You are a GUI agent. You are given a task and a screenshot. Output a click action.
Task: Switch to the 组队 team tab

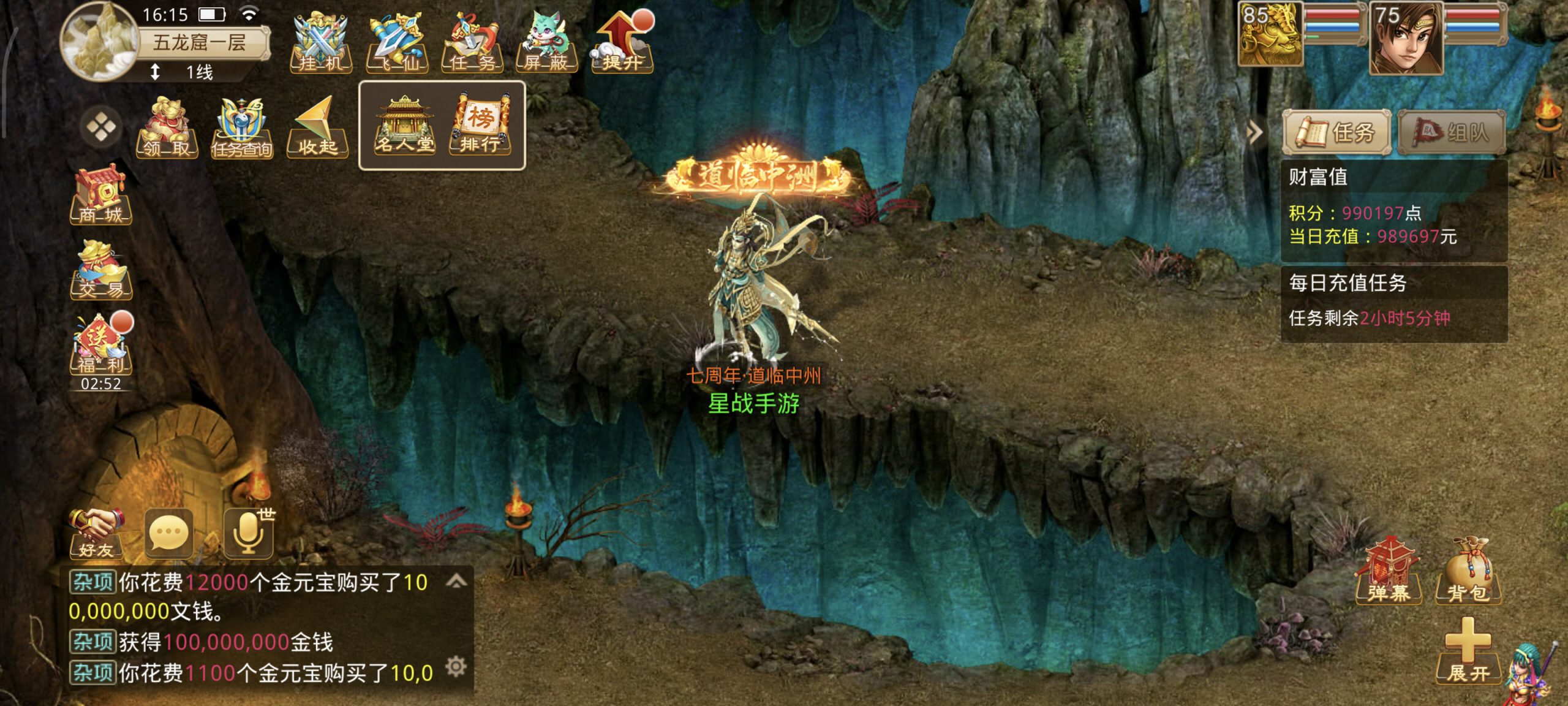pos(1452,132)
